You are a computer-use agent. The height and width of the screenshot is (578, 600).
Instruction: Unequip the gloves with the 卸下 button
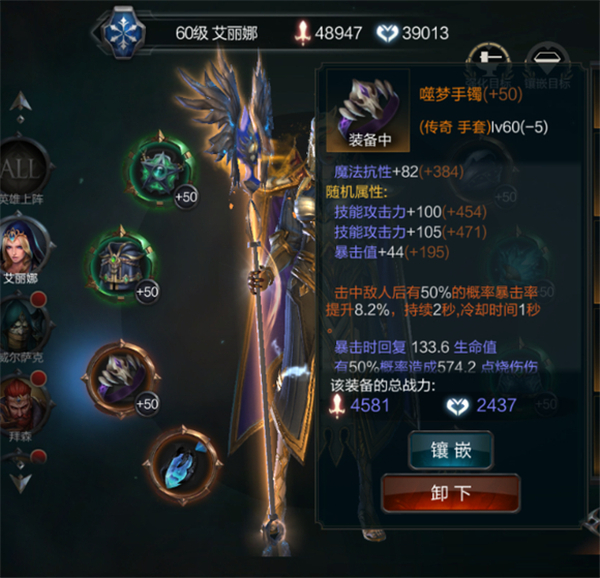coord(450,493)
